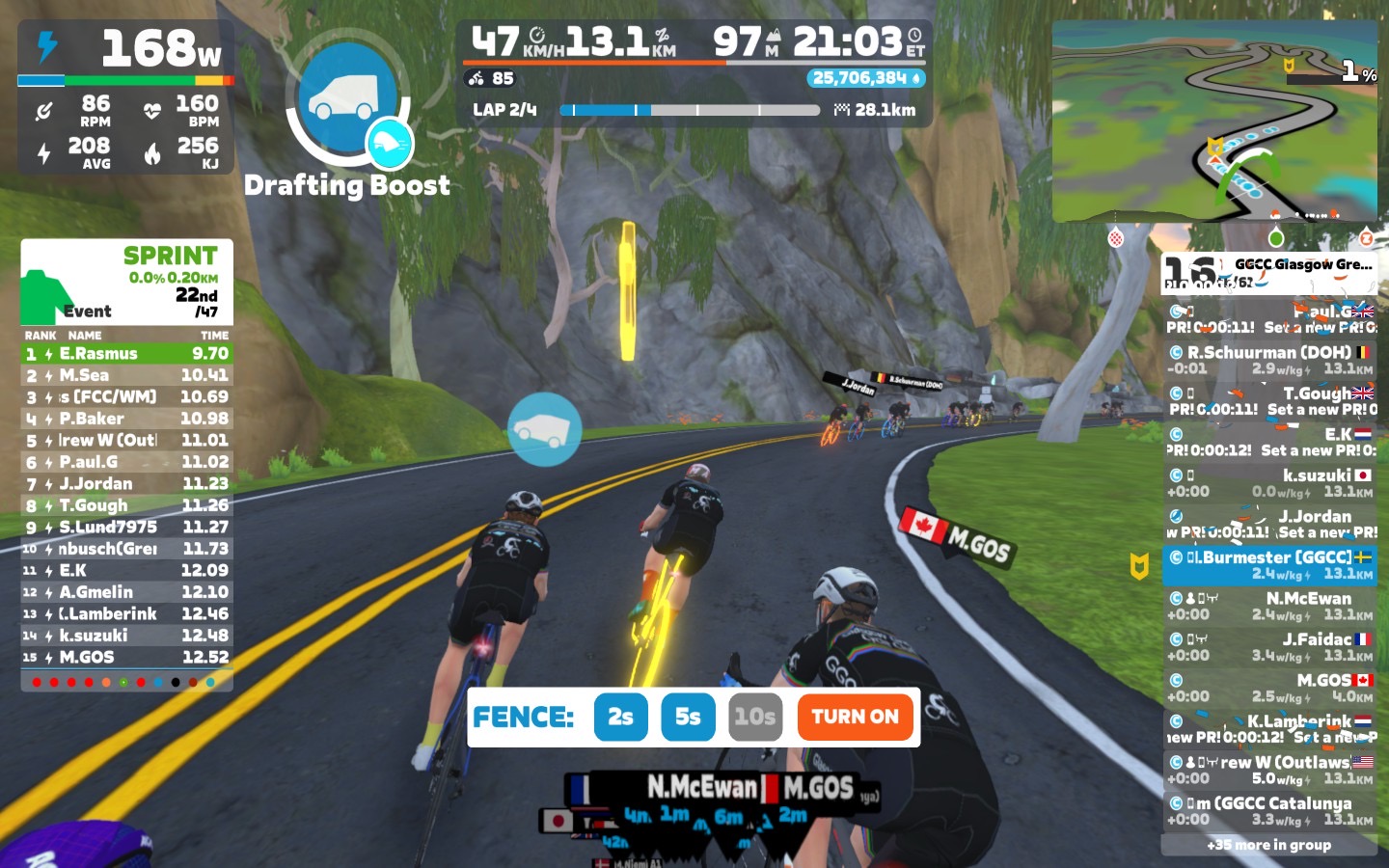The width and height of the screenshot is (1389, 868).
Task: Choose P.Baker on the sprint leaderboard
Action: pyautogui.click(x=127, y=419)
